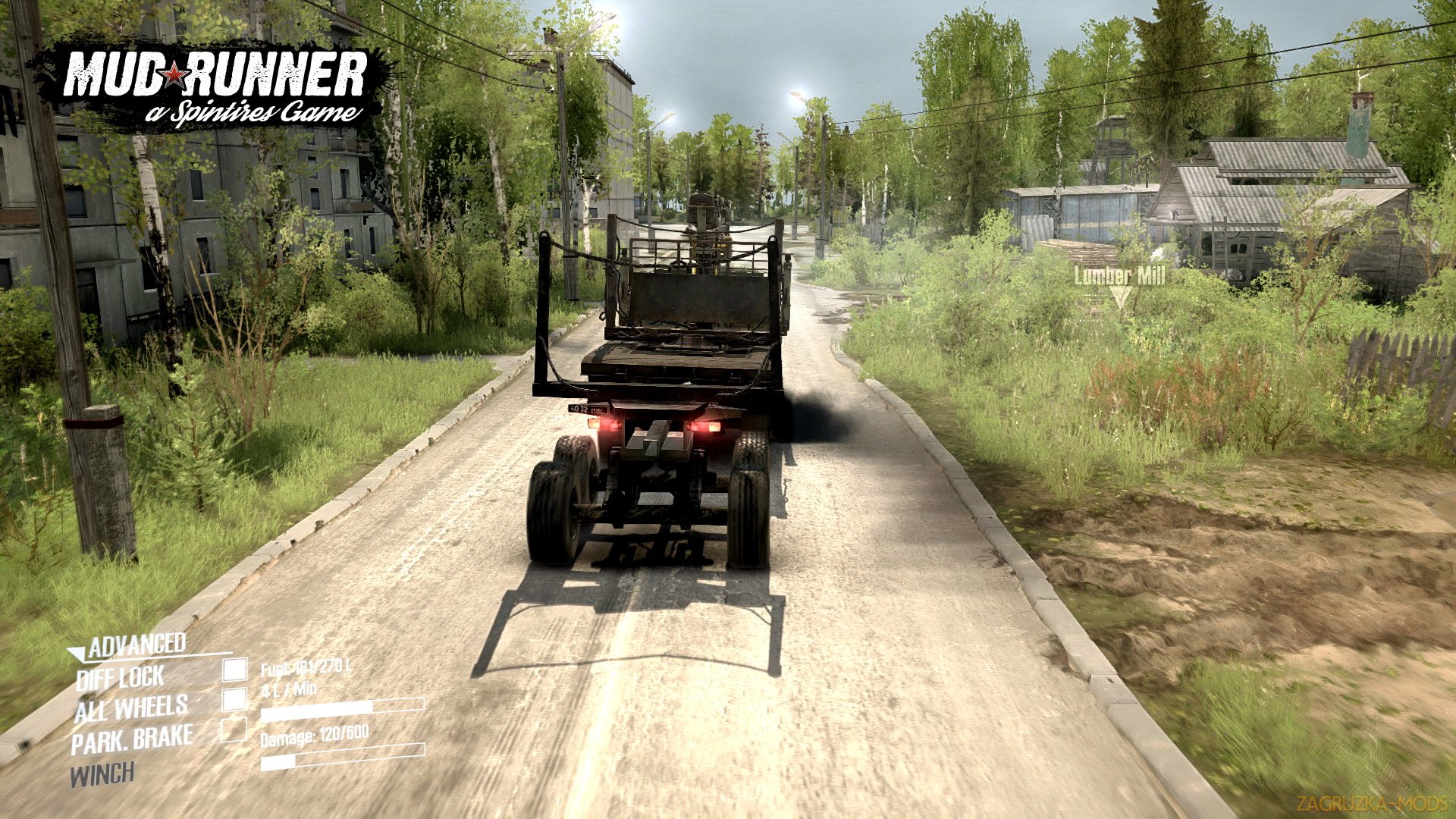The image size is (1456, 819).
Task: Select the WINCH option
Action: point(102,775)
